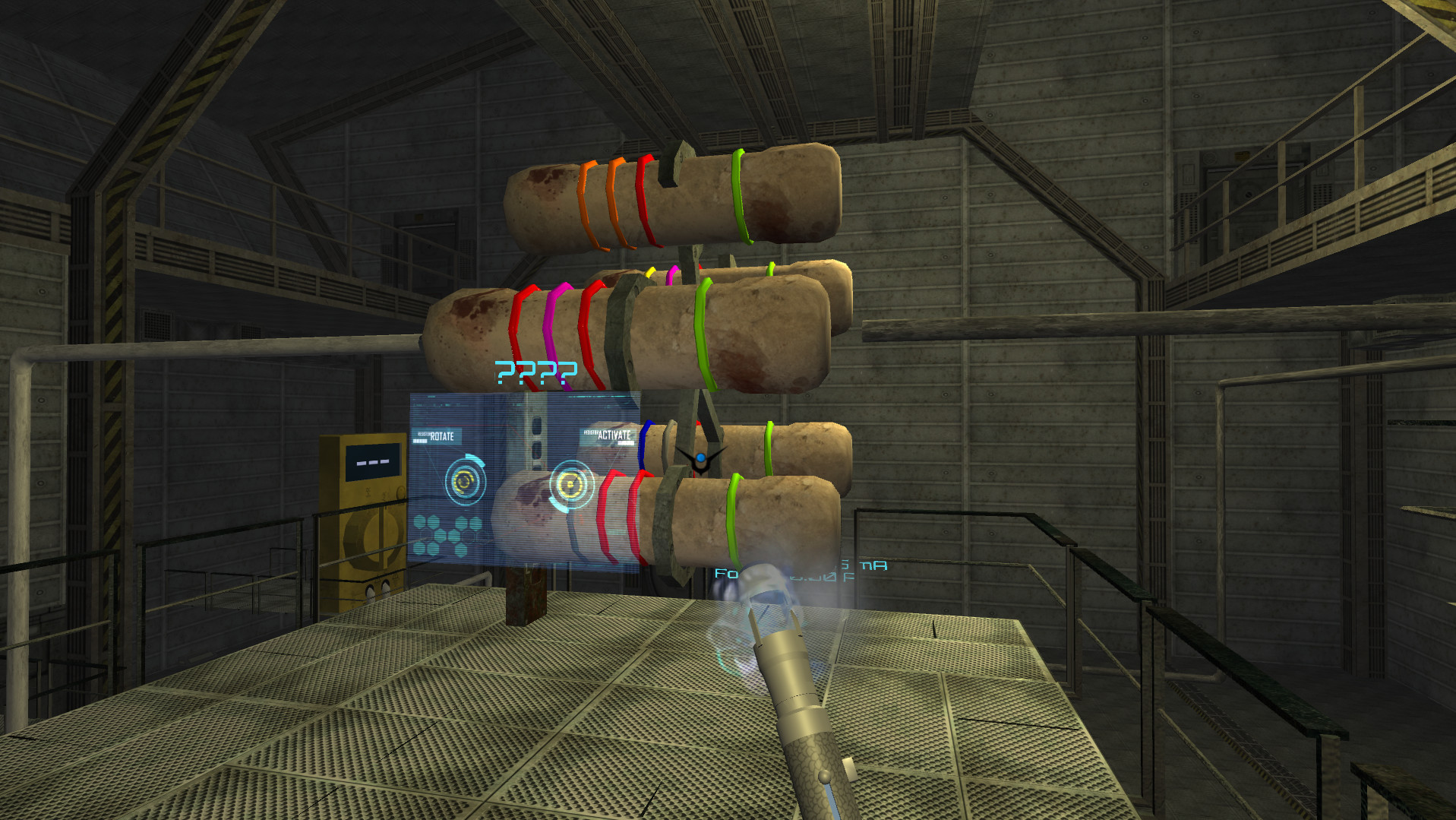1456x820 pixels.
Task: Toggle the left probe jack on the multimeter
Action: [371, 590]
